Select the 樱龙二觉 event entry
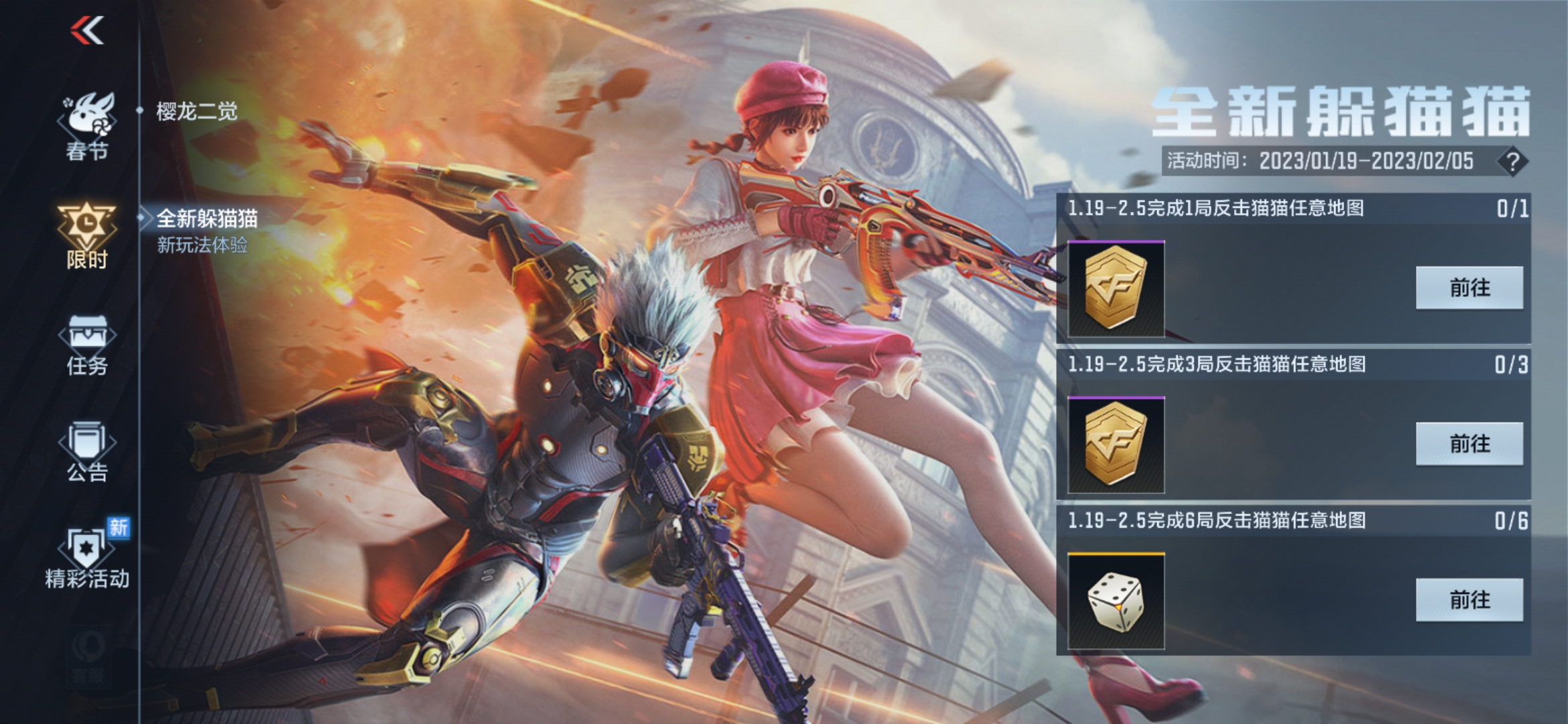 click(x=196, y=111)
